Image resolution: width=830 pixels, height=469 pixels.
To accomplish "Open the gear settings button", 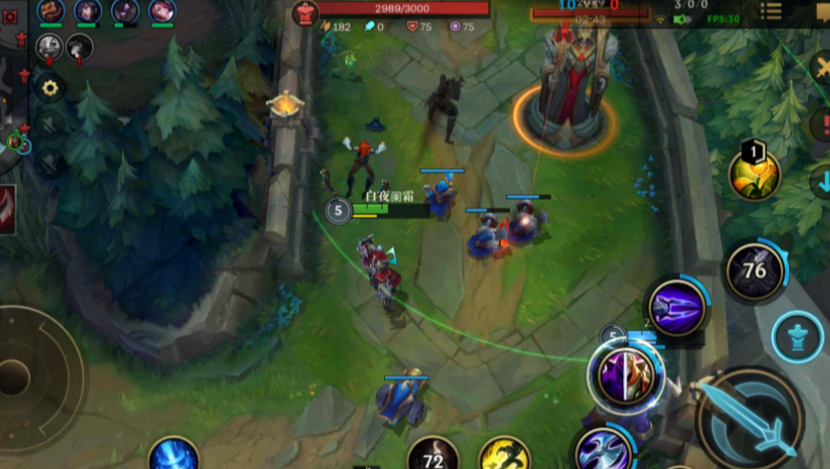I will coord(49,87).
